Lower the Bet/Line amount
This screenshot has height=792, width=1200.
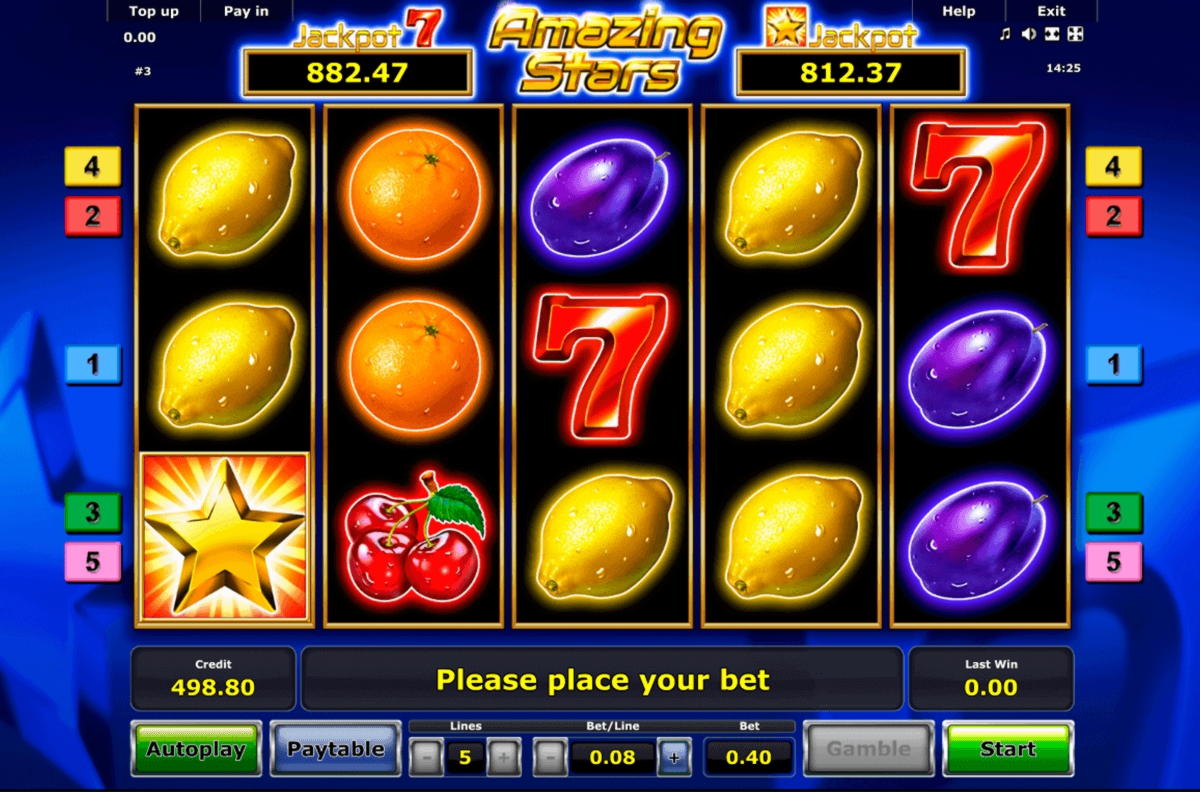coord(550,758)
